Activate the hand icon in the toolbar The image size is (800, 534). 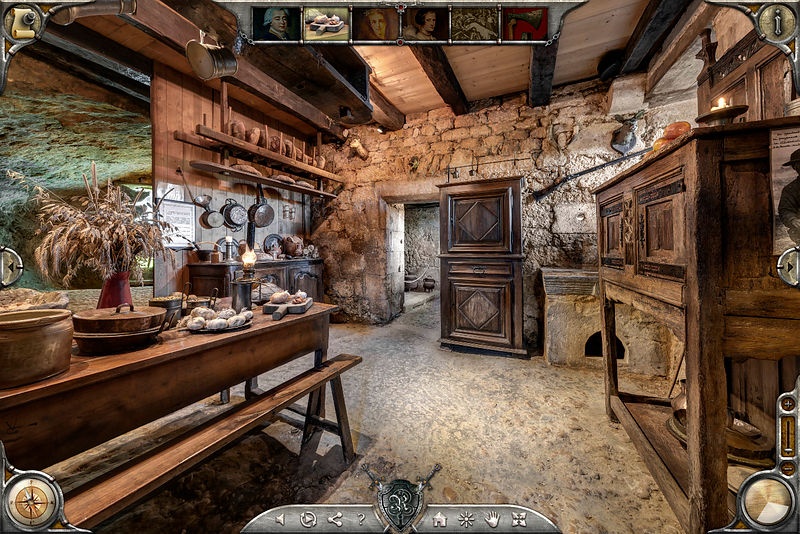492,519
